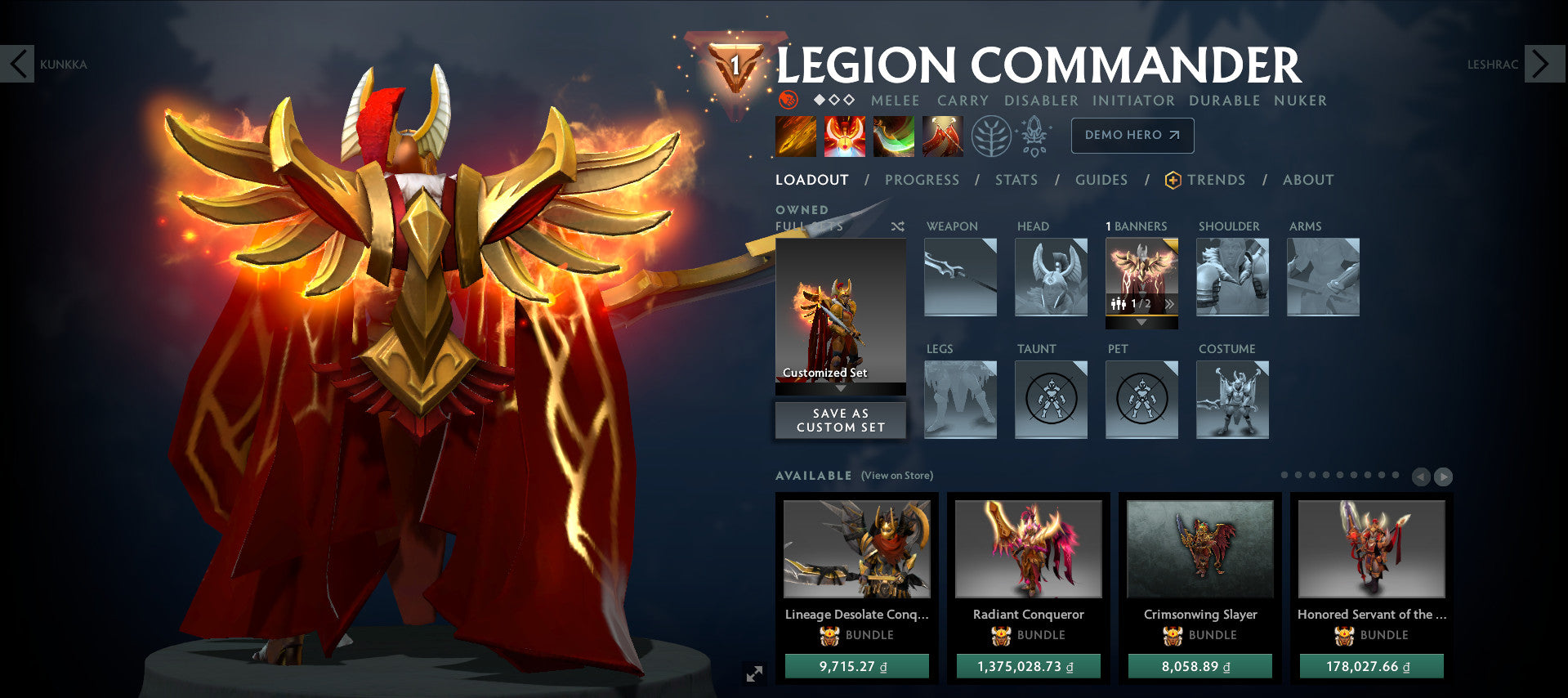Image resolution: width=1568 pixels, height=698 pixels.
Task: Open the View on Store link
Action: (896, 475)
